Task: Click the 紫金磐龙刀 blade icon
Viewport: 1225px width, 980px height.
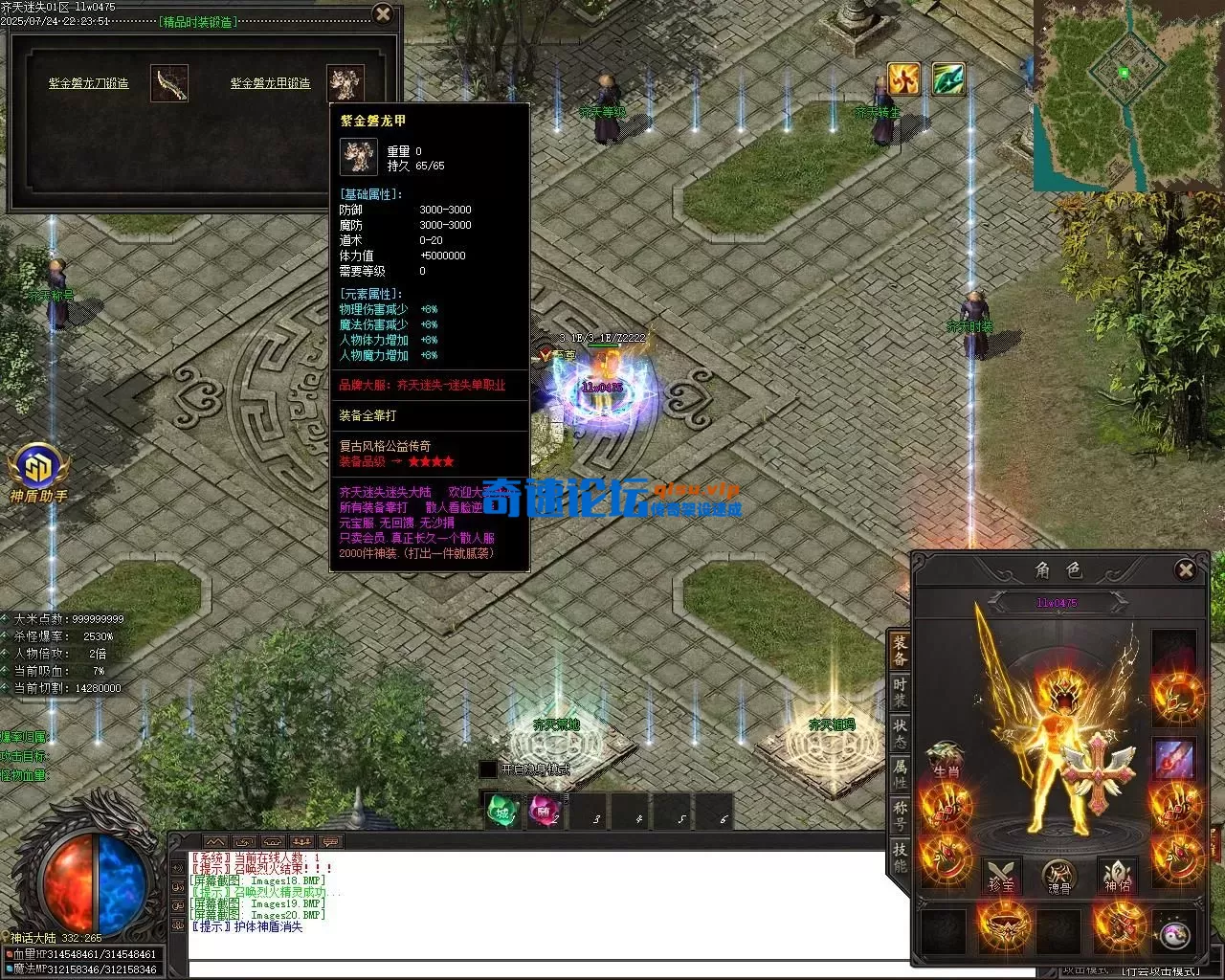Action: 169,83
